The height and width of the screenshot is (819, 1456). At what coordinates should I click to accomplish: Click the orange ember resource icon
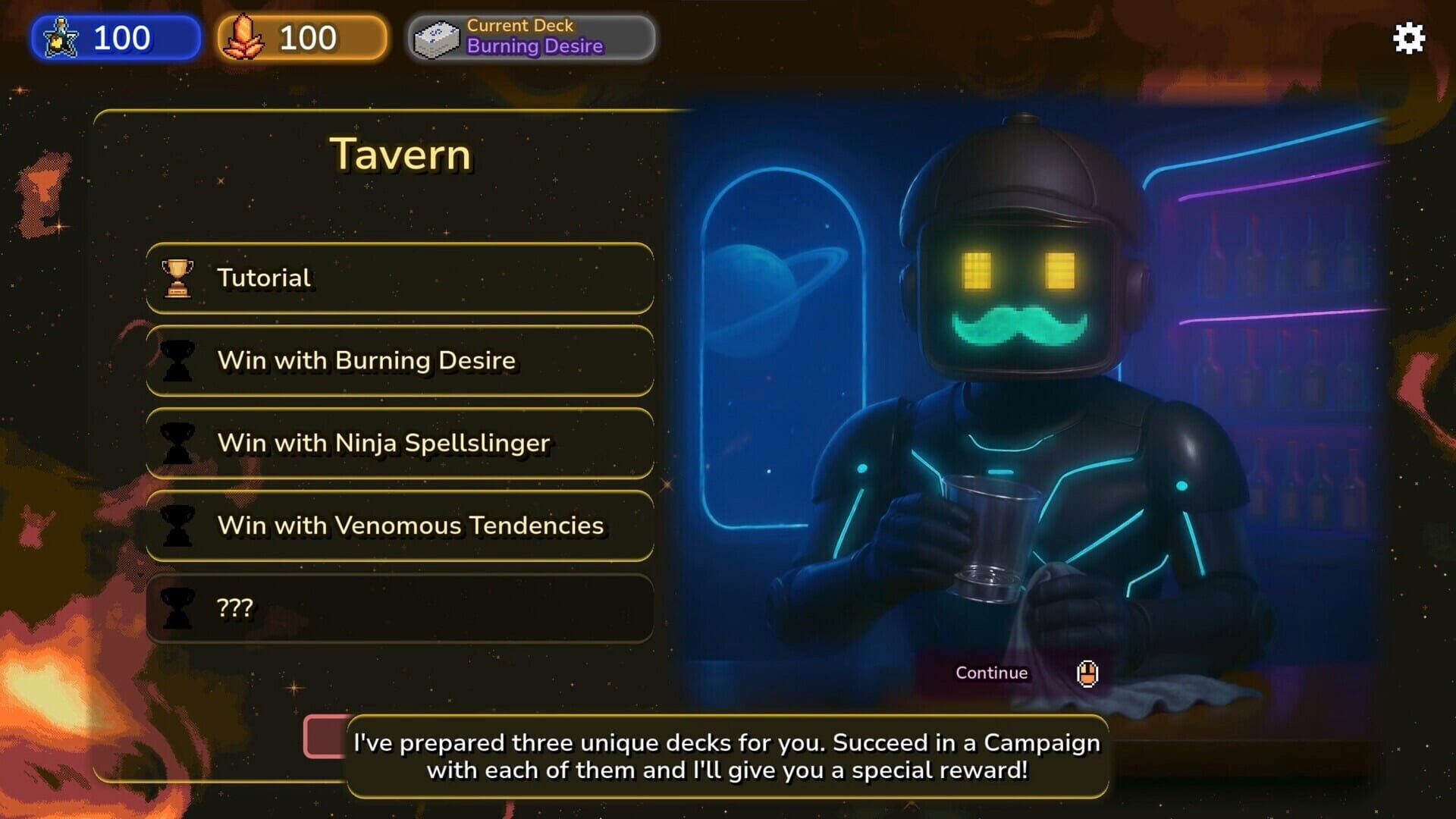(x=245, y=36)
